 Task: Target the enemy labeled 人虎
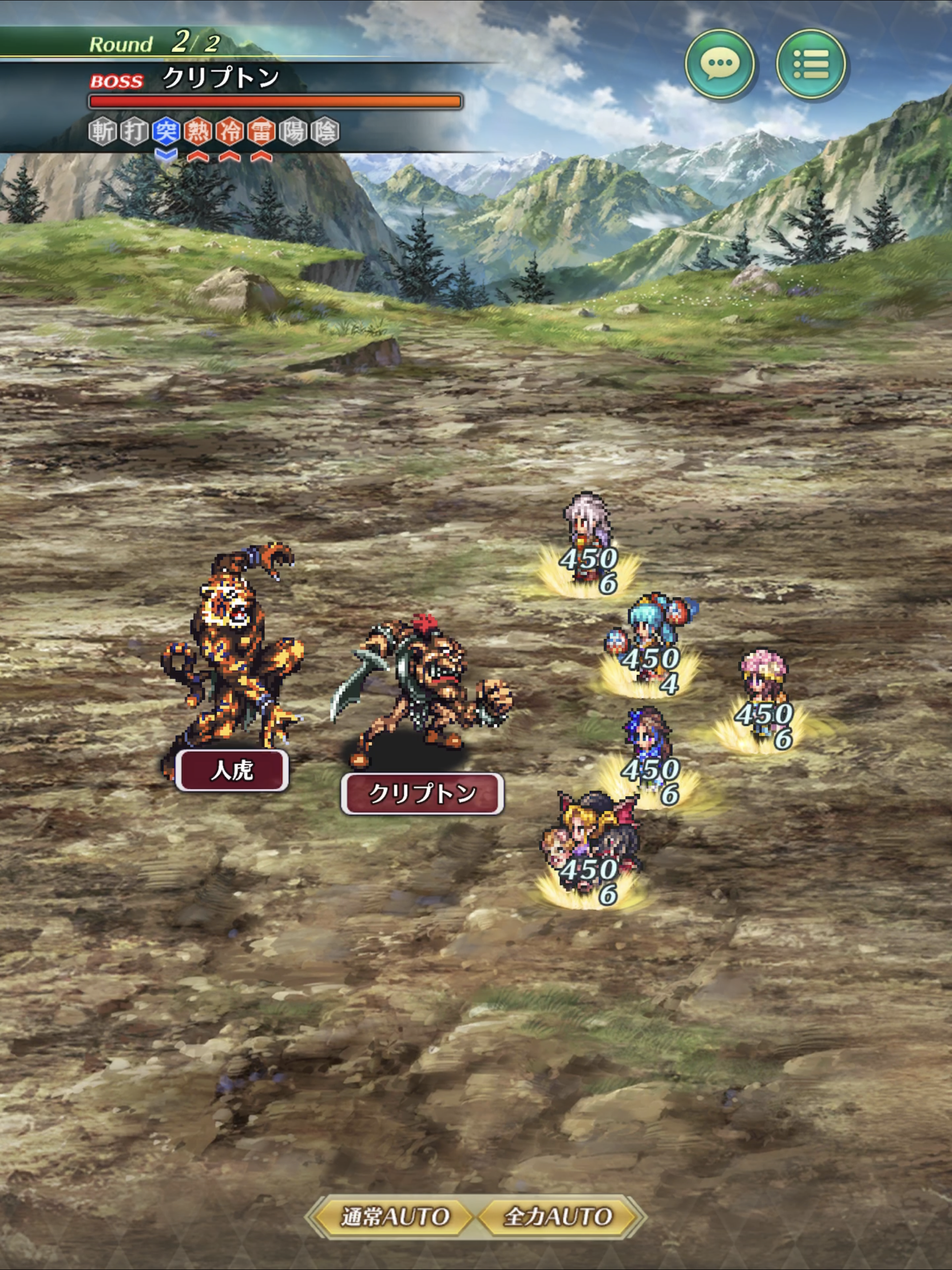pos(232,770)
